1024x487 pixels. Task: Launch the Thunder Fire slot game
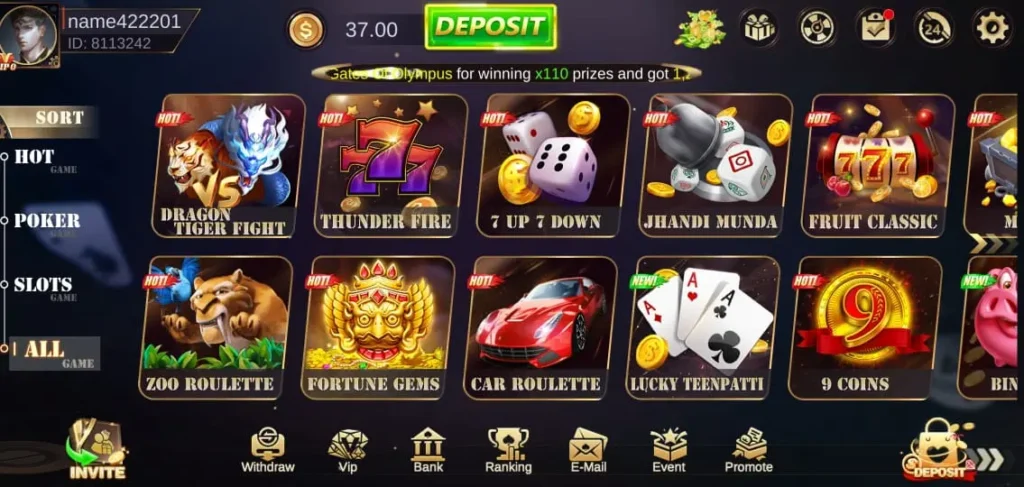coord(391,165)
